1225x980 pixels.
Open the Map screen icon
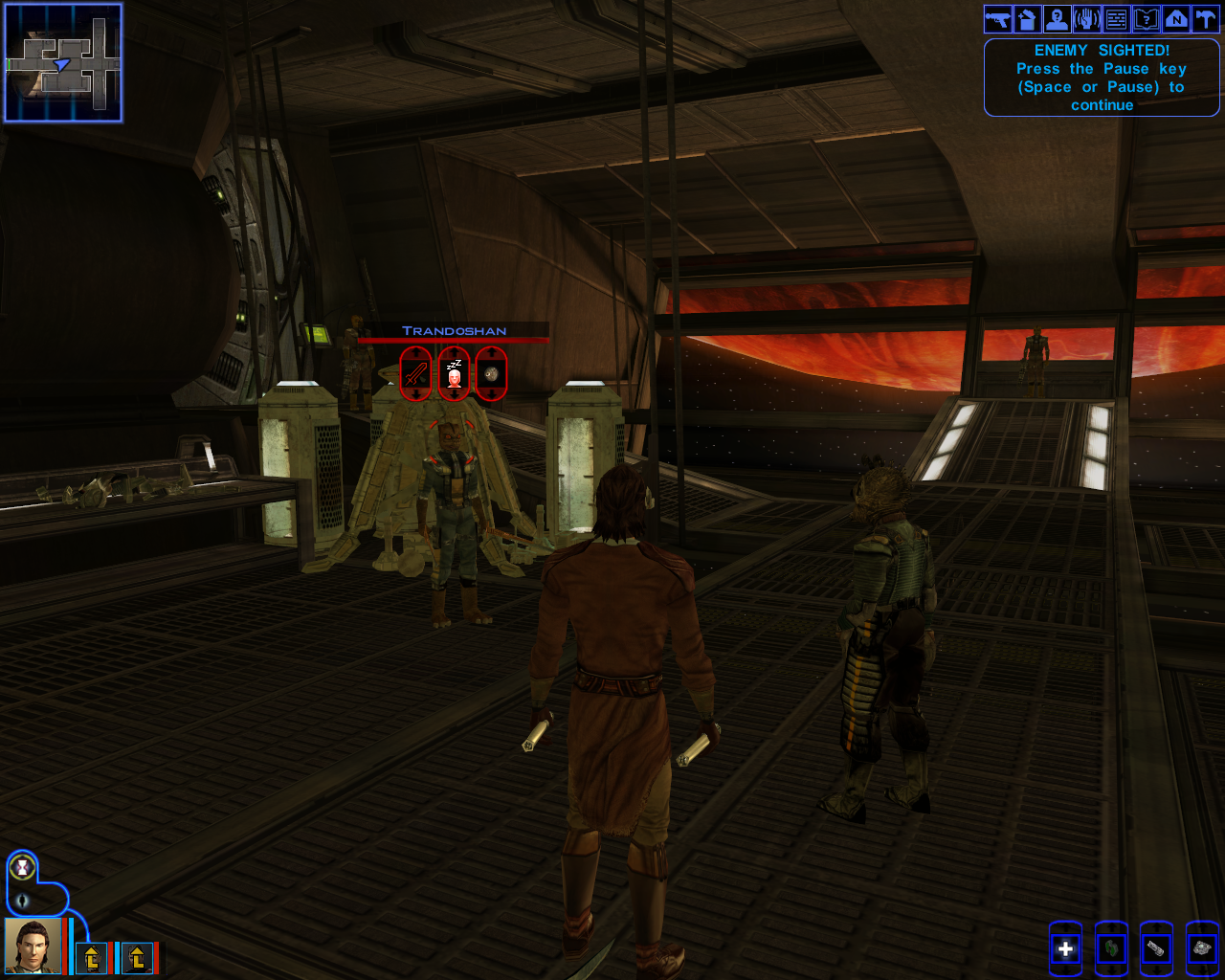pyautogui.click(x=1178, y=17)
